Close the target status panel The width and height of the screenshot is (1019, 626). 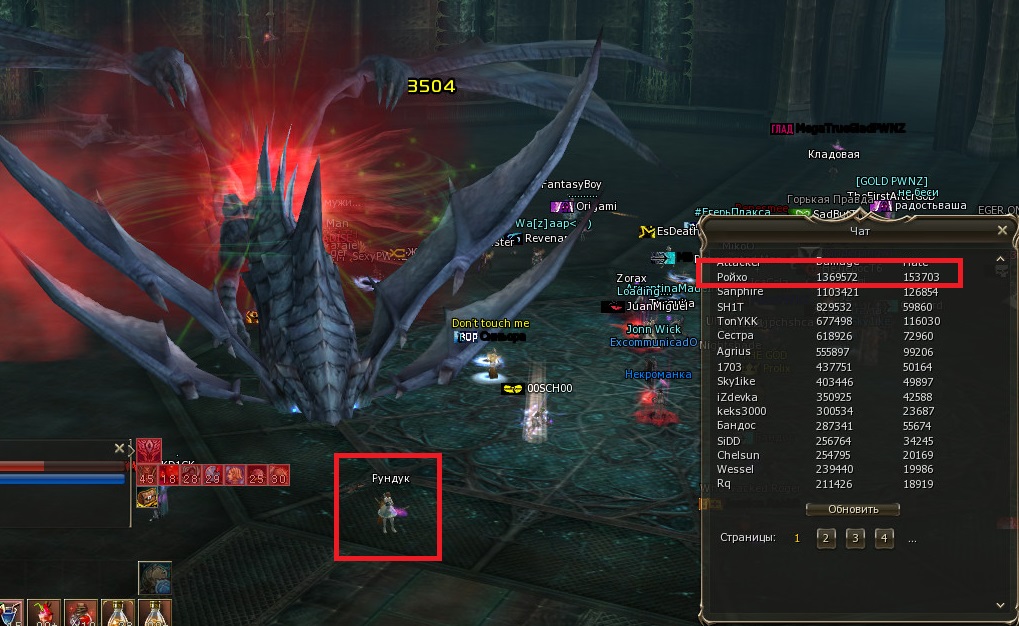[119, 449]
